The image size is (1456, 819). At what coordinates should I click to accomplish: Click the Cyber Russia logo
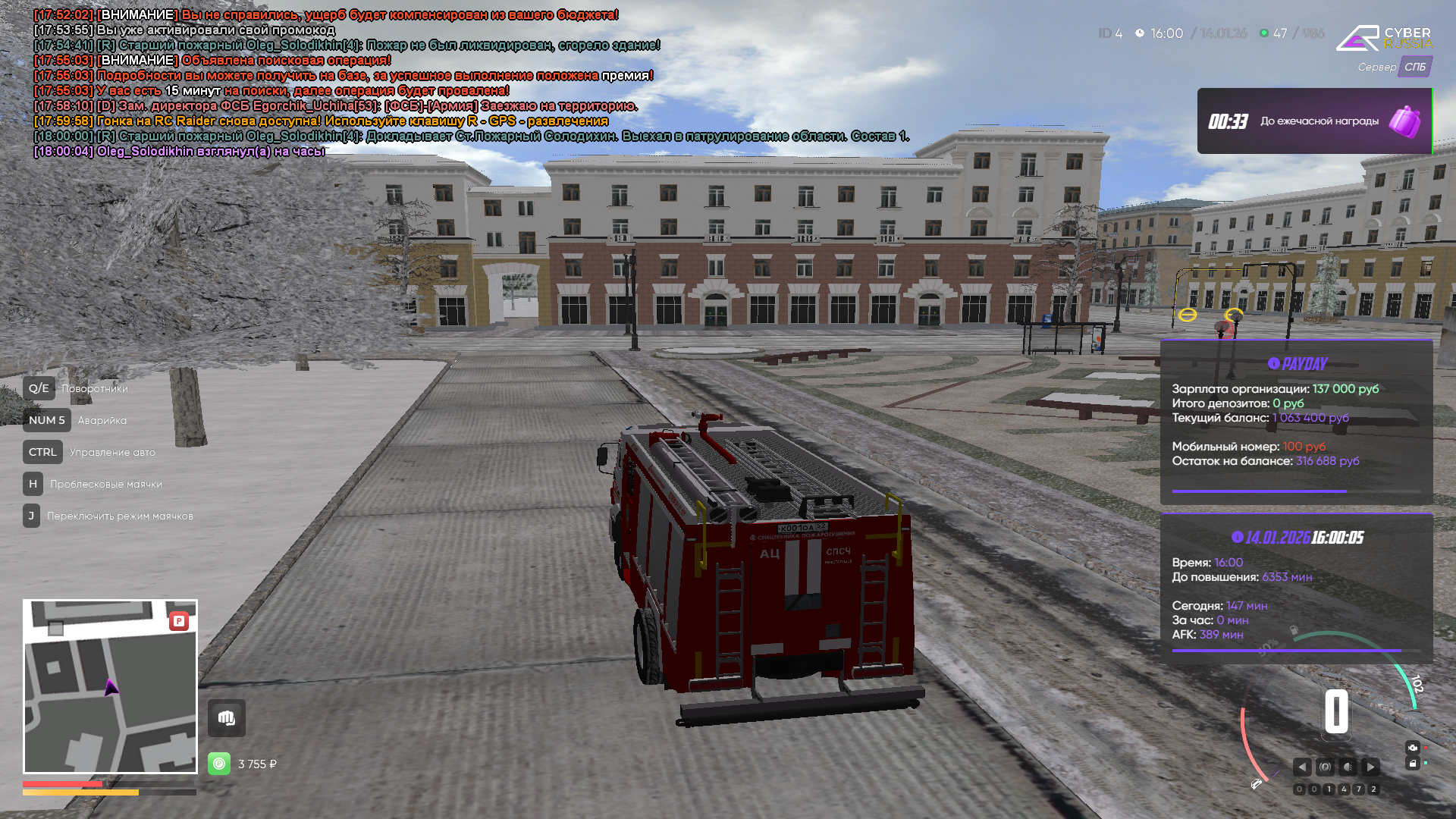point(1384,38)
